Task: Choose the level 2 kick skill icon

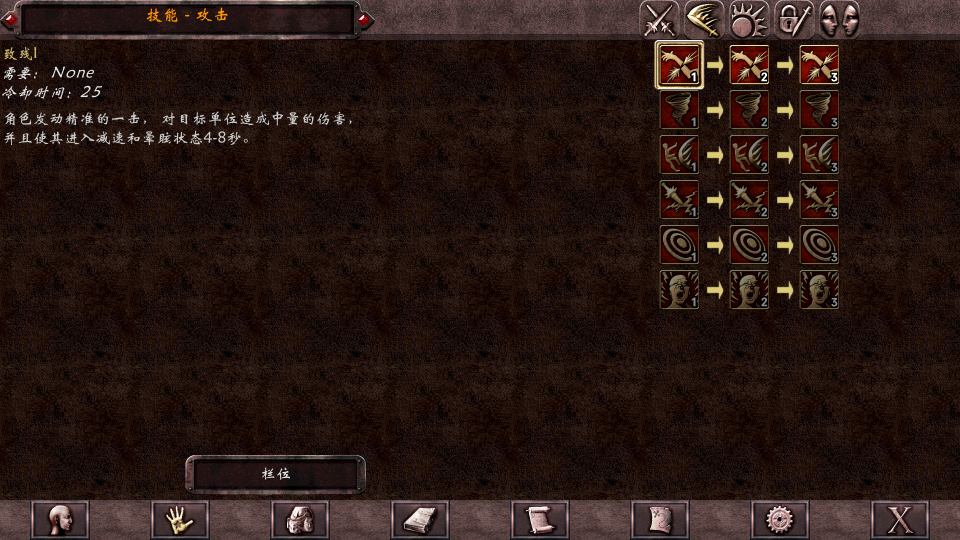Action: coord(749,155)
